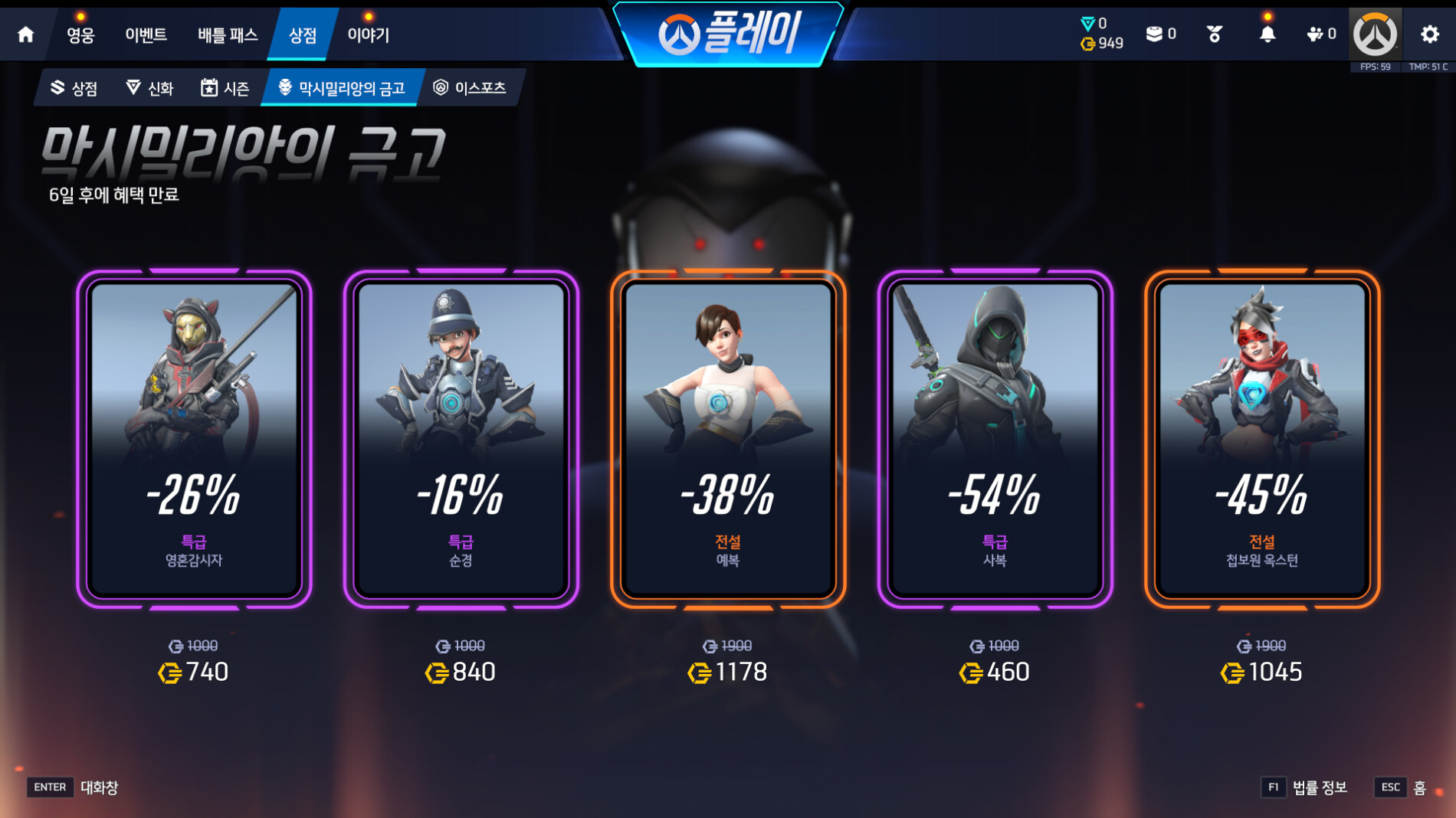Open the 배틀 패스 menu
This screenshot has height=818, width=1456.
click(228, 35)
